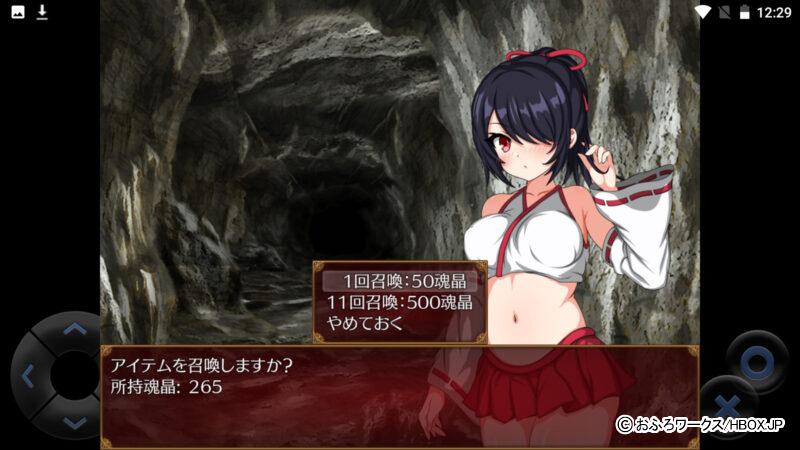Choose the 1回召喚:50魂晶 option

[x=400, y=281]
